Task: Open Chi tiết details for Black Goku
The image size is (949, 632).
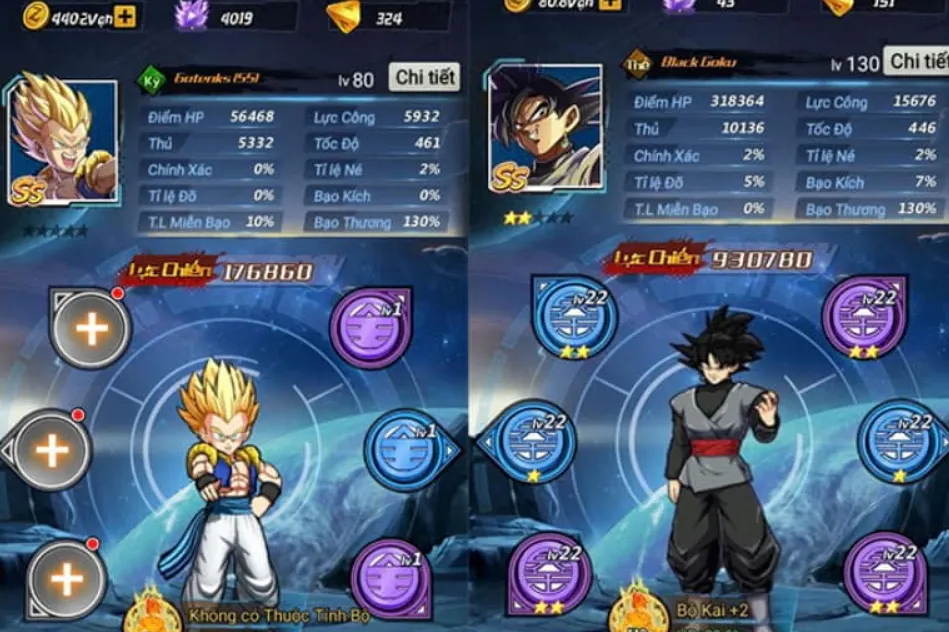Action: point(918,62)
